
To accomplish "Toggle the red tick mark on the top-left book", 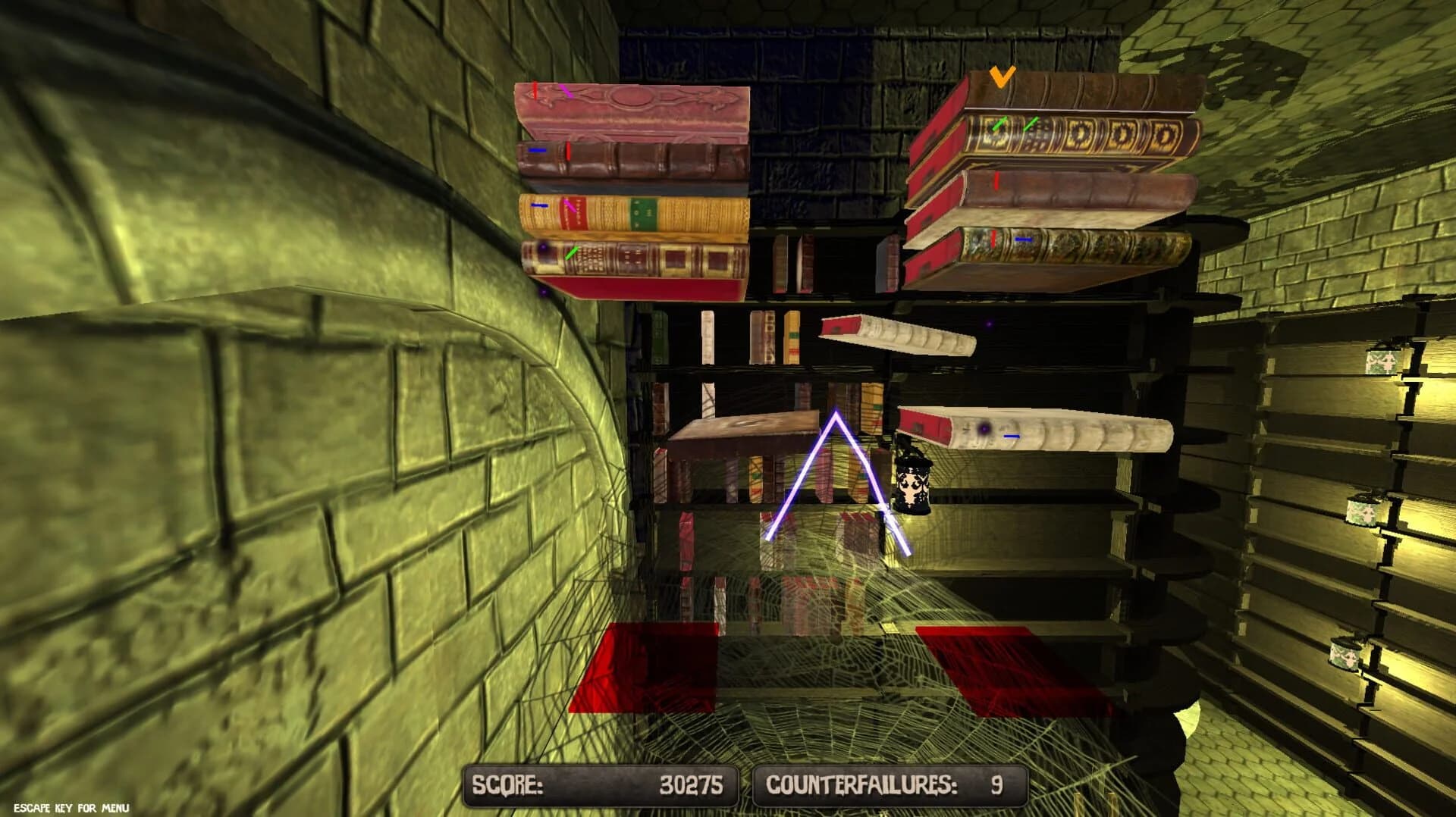I will pyautogui.click(x=535, y=91).
